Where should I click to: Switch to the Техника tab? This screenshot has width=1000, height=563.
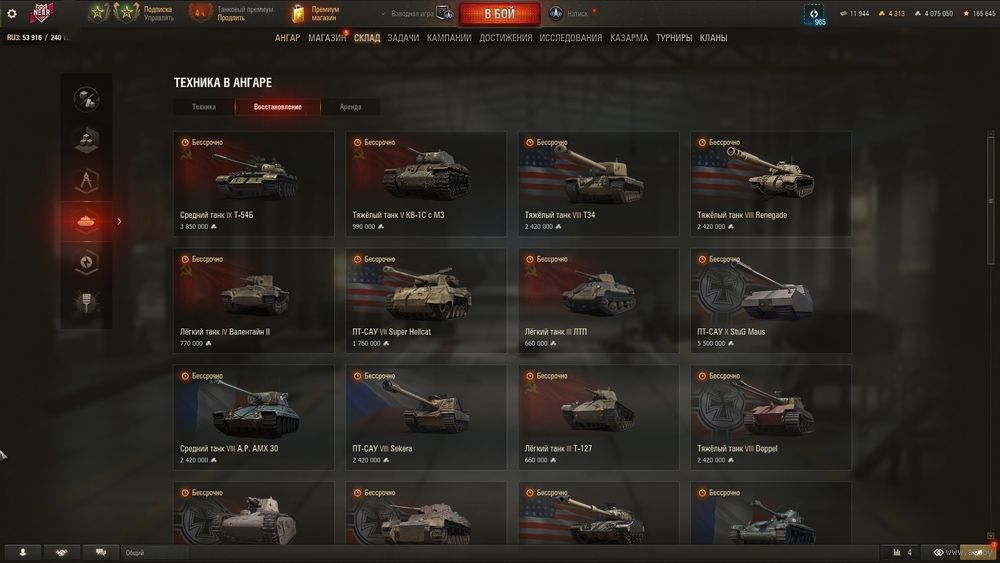click(204, 107)
